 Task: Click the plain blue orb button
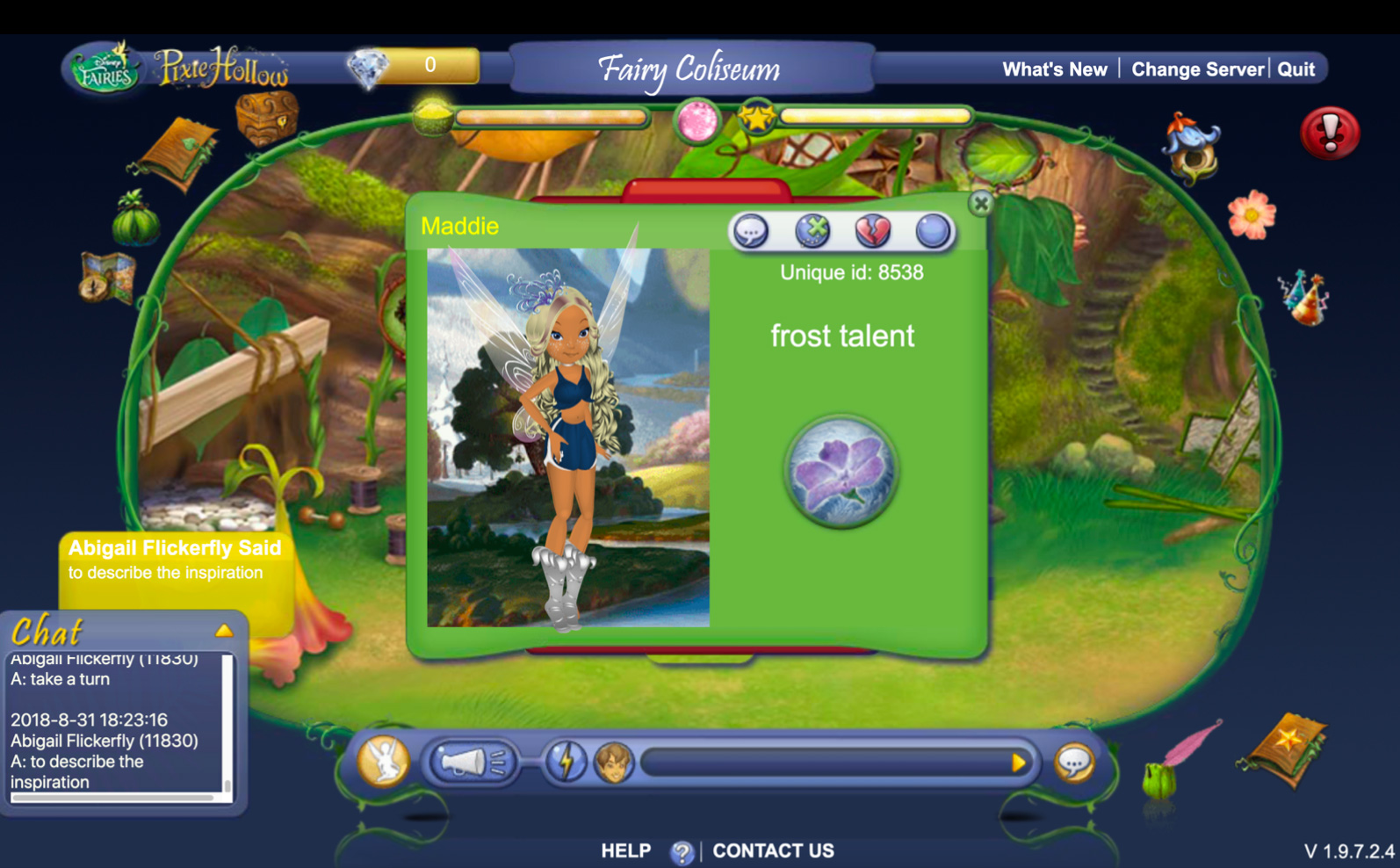pyautogui.click(x=932, y=231)
